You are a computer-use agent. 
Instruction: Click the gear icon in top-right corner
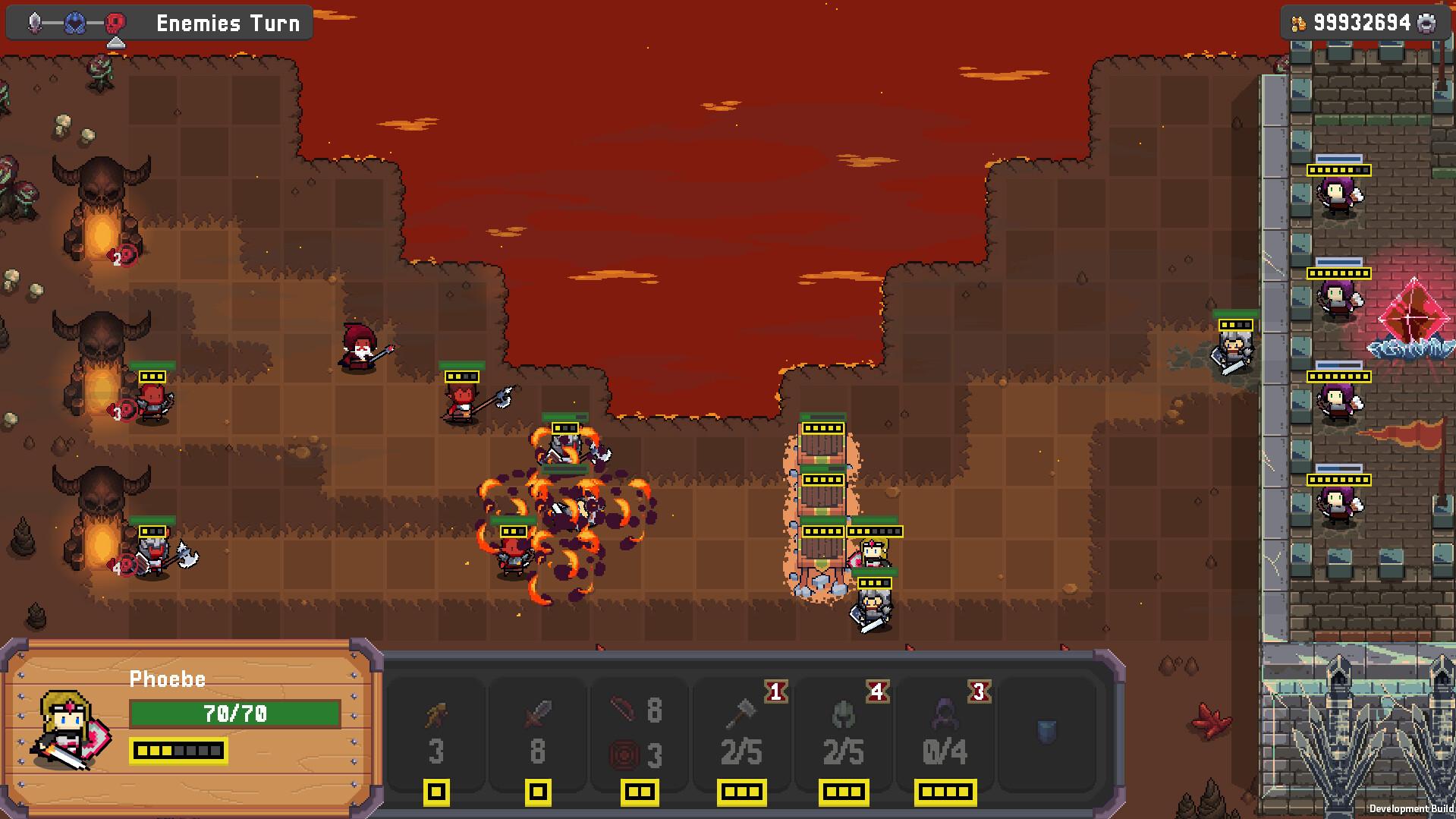pos(1426,23)
